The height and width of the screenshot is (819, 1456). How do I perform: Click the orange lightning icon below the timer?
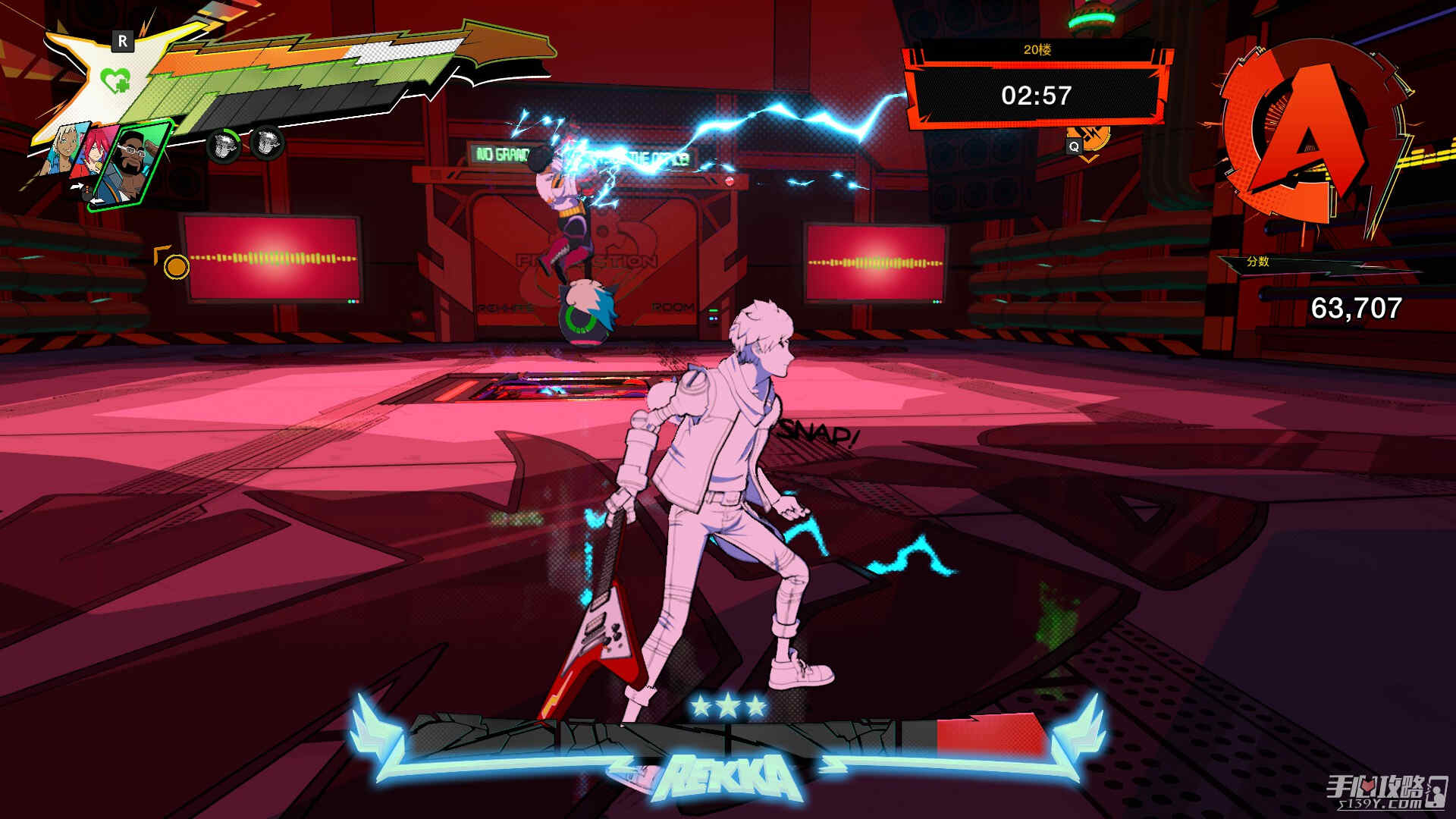(x=1095, y=139)
